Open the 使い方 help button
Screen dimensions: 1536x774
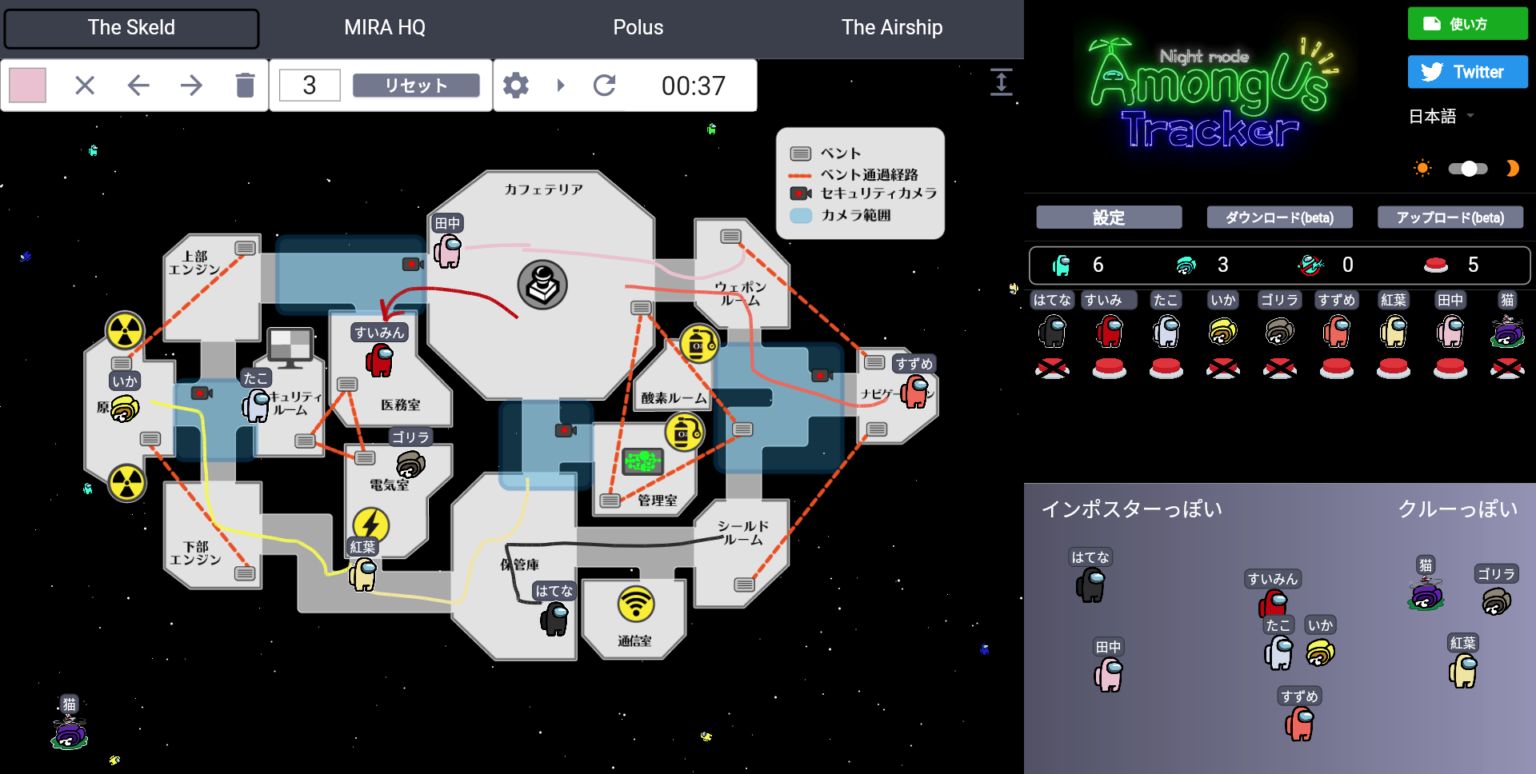tap(1467, 22)
